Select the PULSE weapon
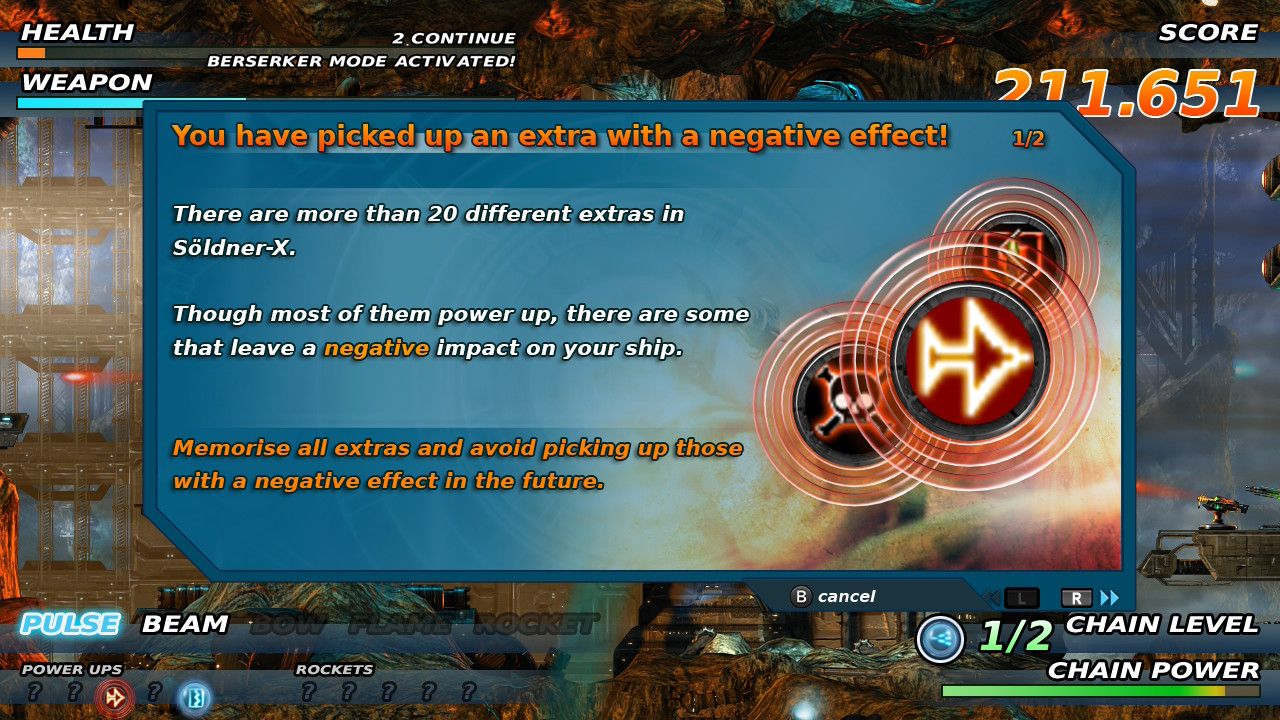Screen dimensions: 1280x720 coord(70,625)
